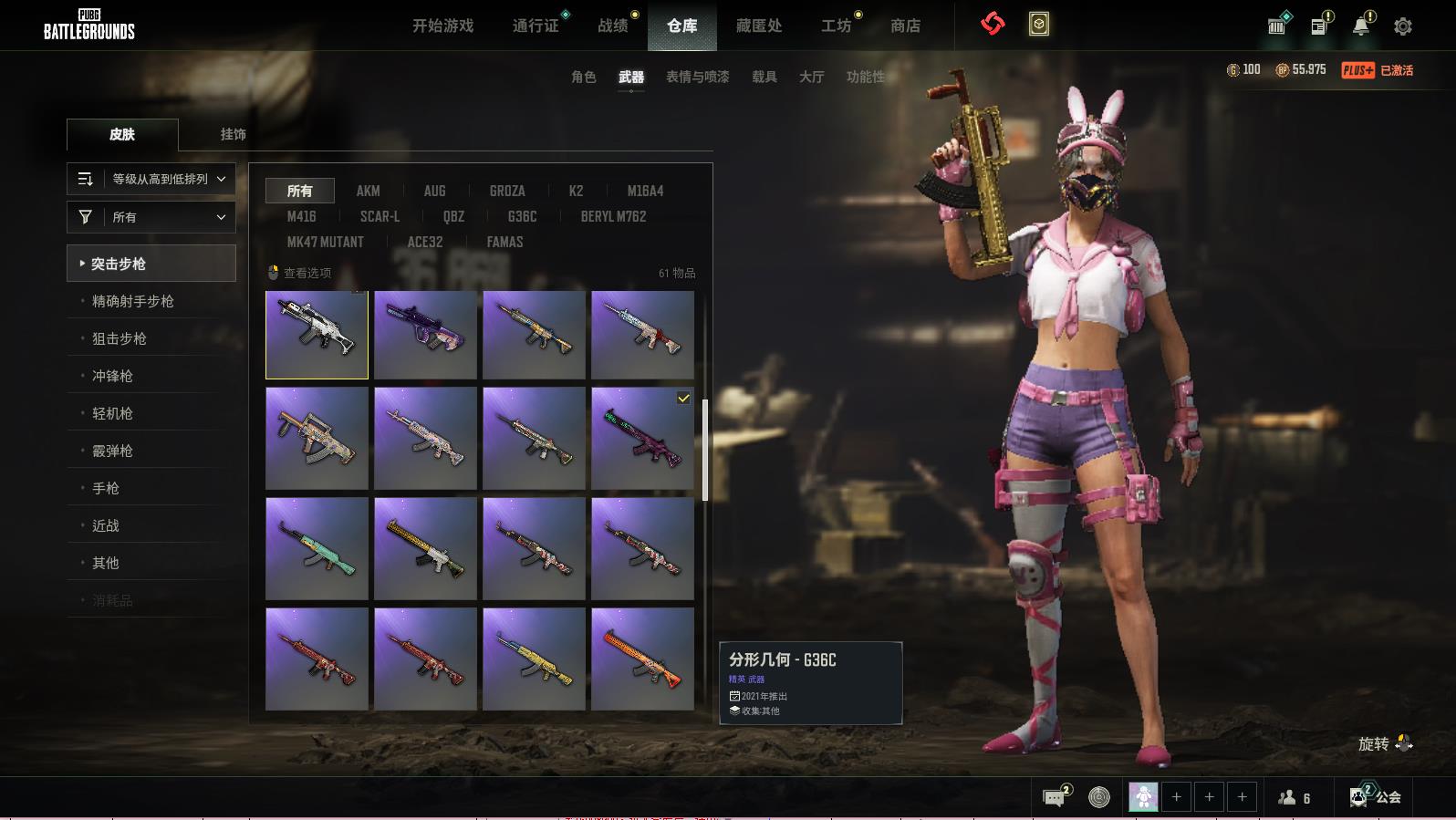Go to the 通行证 pass page
Viewport: 1456px width, 820px height.
536,26
